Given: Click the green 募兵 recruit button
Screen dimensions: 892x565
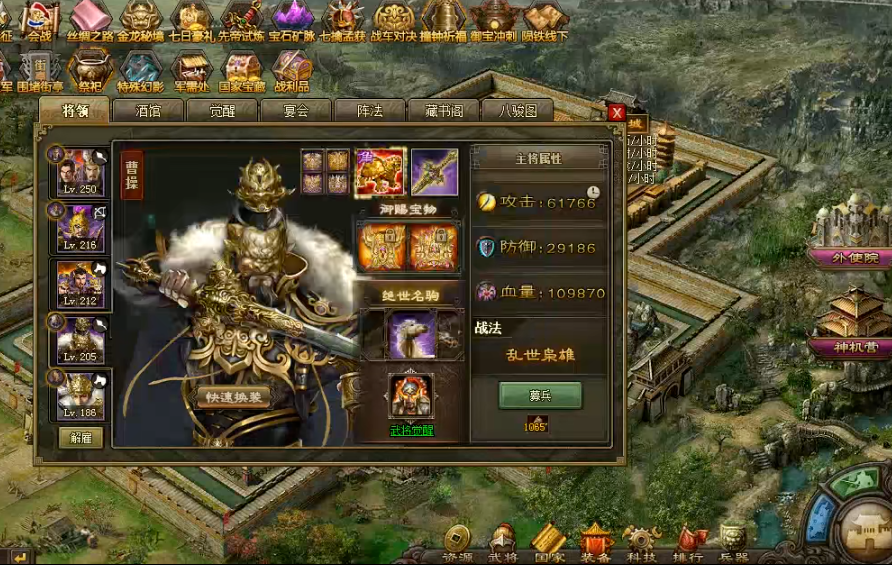Looking at the screenshot, I should 540,395.
